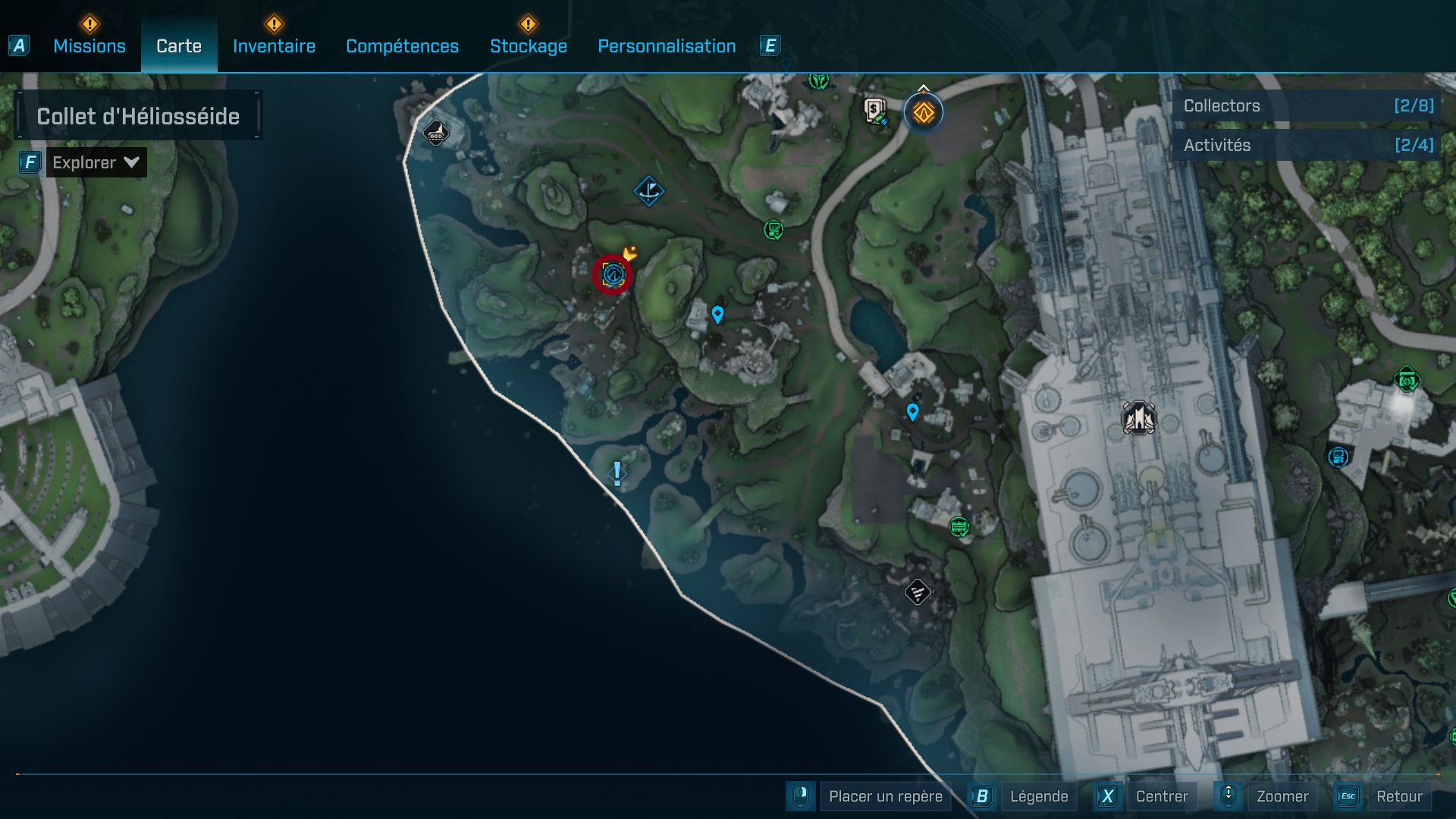The height and width of the screenshot is (819, 1456).
Task: Click the Zoomer map control
Action: (1282, 796)
